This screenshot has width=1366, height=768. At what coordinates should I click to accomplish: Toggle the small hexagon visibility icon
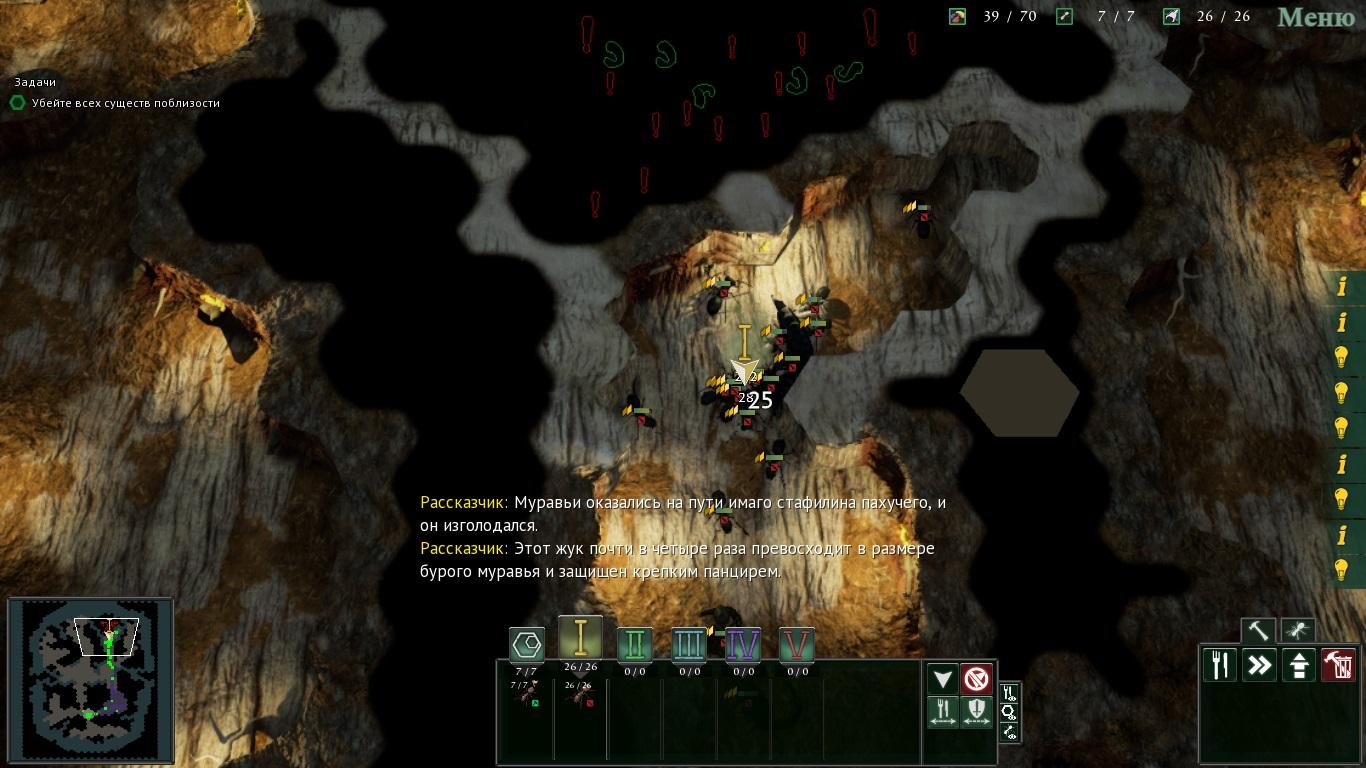click(x=1009, y=712)
